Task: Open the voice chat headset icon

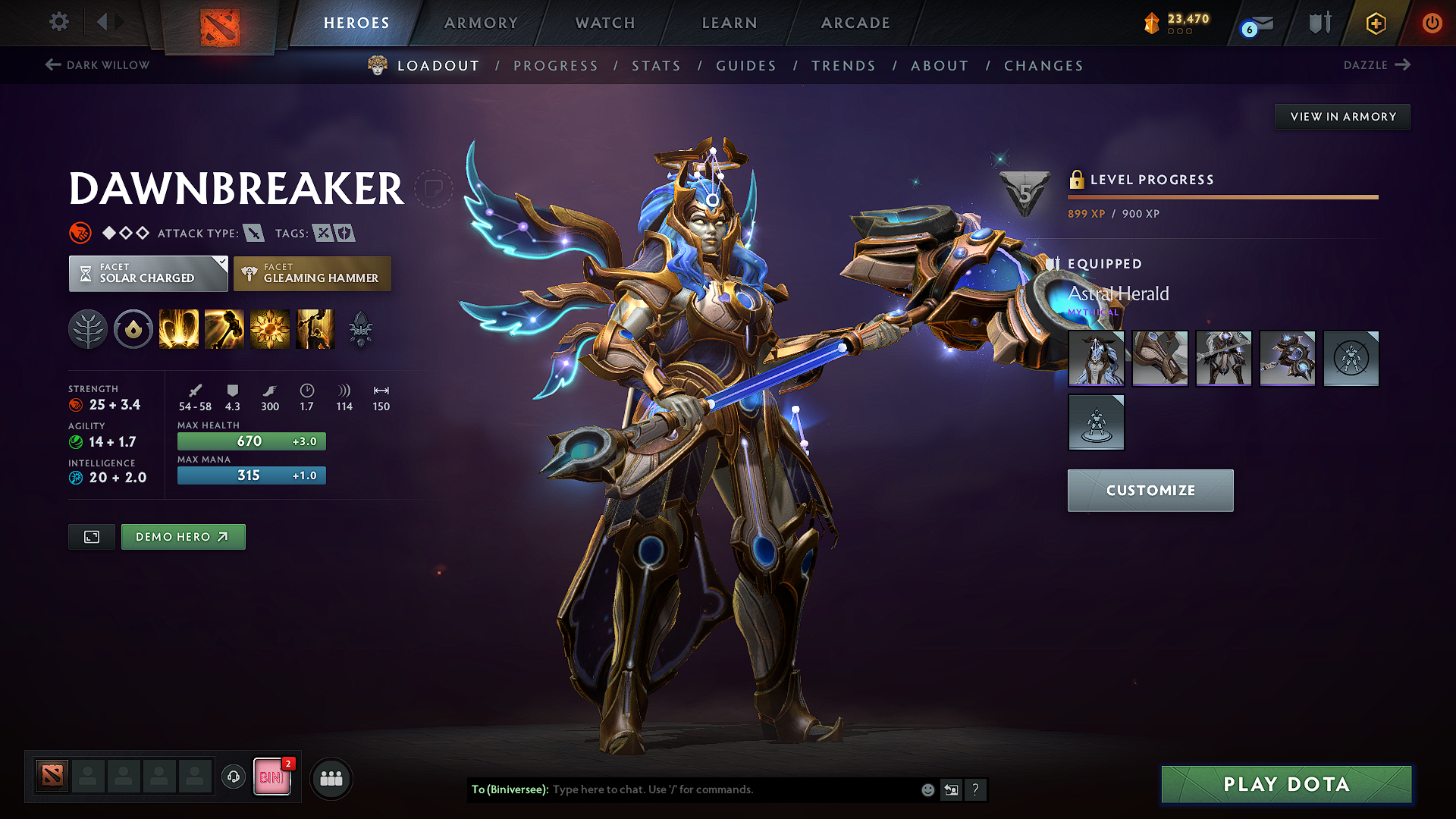Action: coord(233,777)
